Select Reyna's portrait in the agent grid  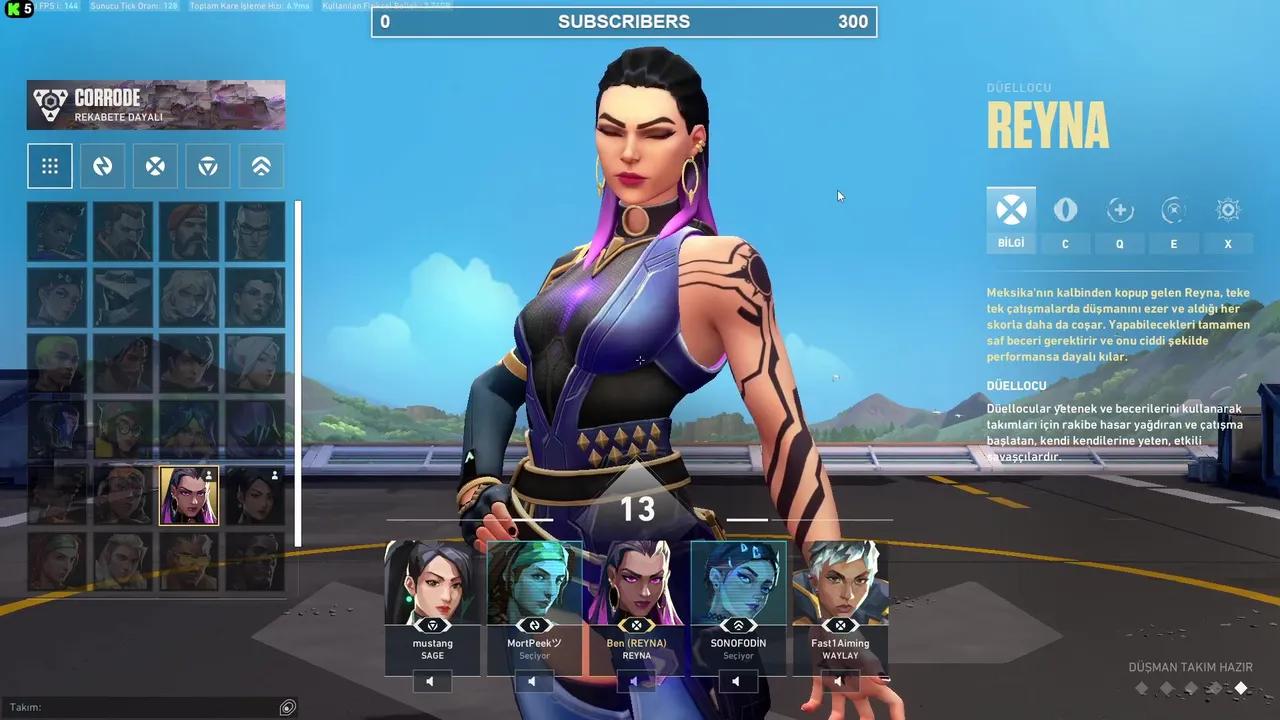(189, 495)
